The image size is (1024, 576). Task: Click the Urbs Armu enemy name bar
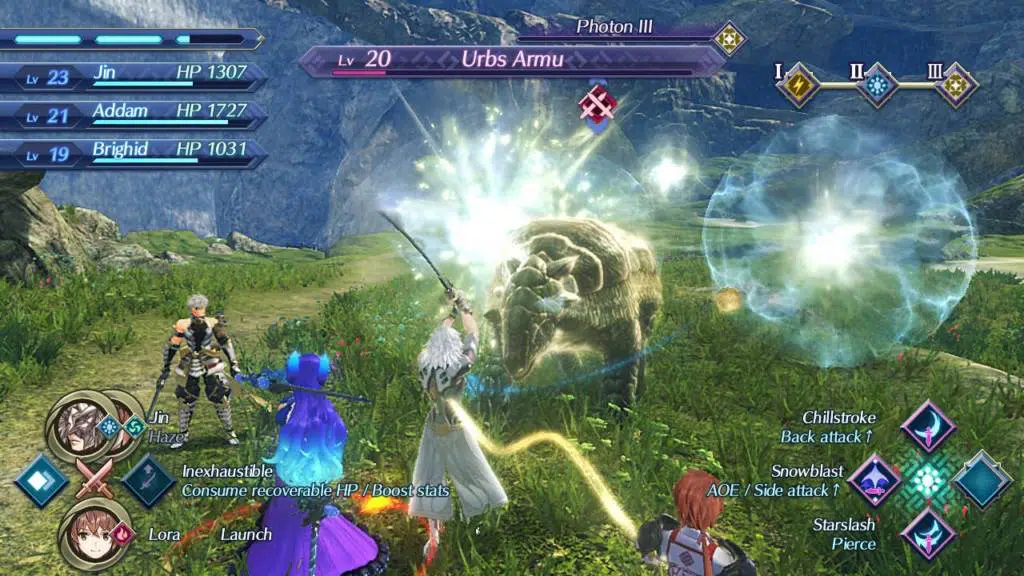(x=512, y=59)
